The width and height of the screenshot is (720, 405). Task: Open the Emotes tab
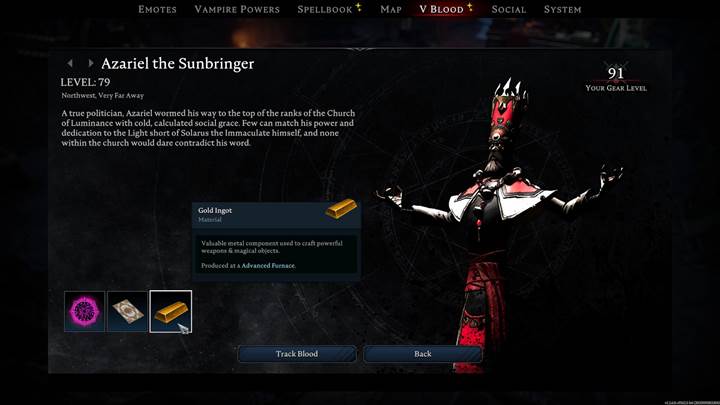click(157, 9)
